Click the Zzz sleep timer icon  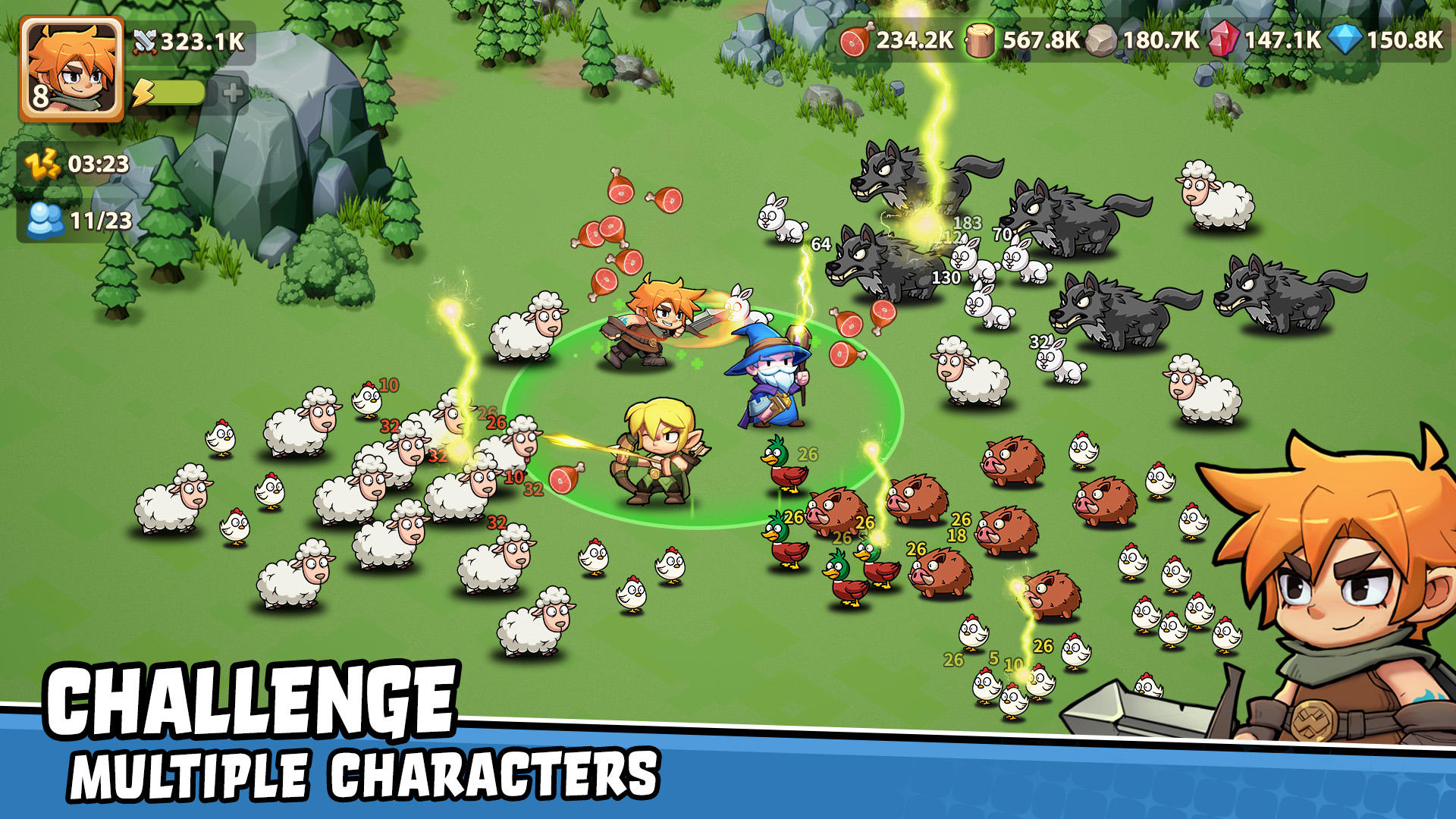coord(42,162)
